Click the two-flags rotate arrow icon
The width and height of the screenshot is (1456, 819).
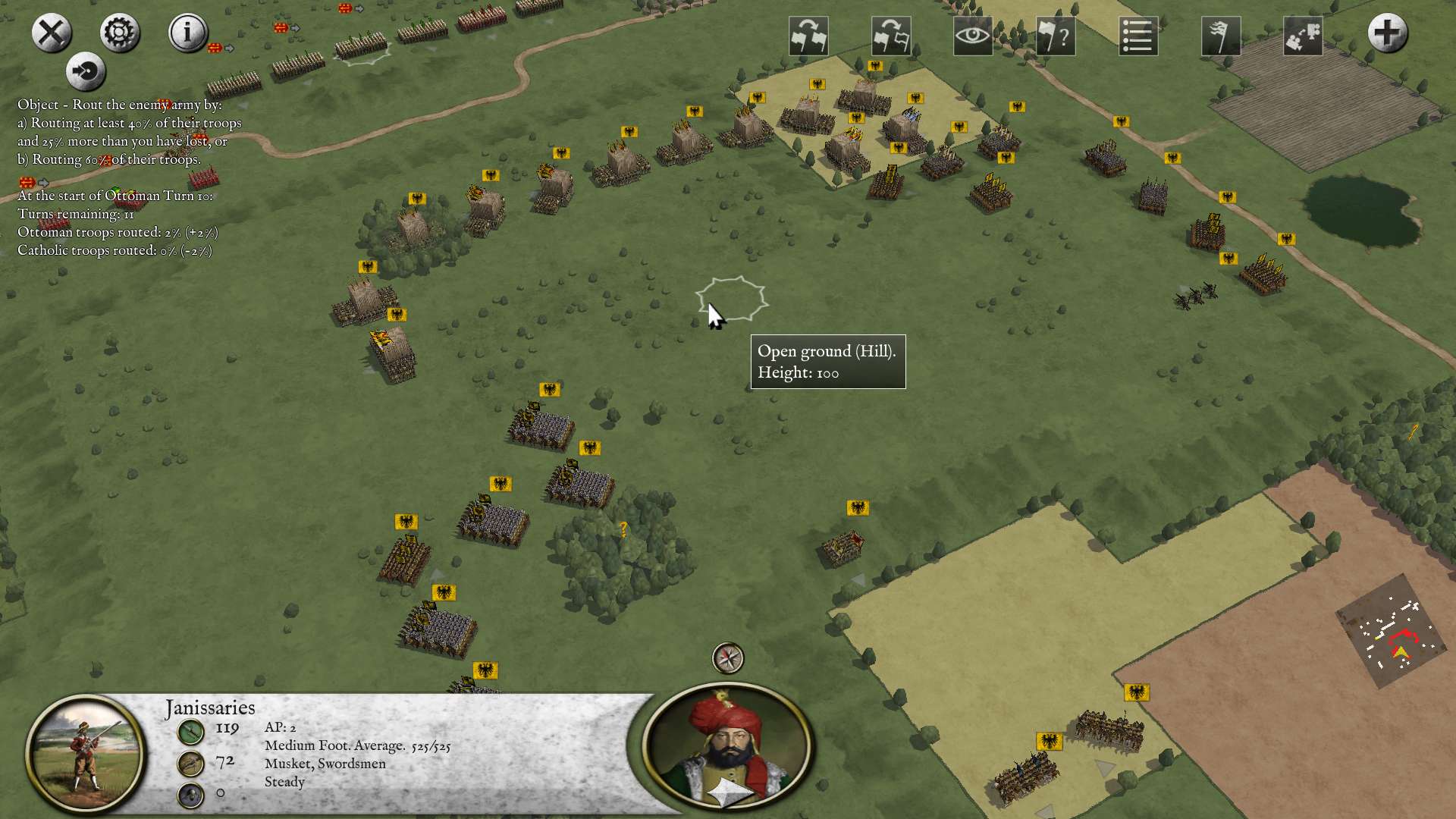[808, 36]
